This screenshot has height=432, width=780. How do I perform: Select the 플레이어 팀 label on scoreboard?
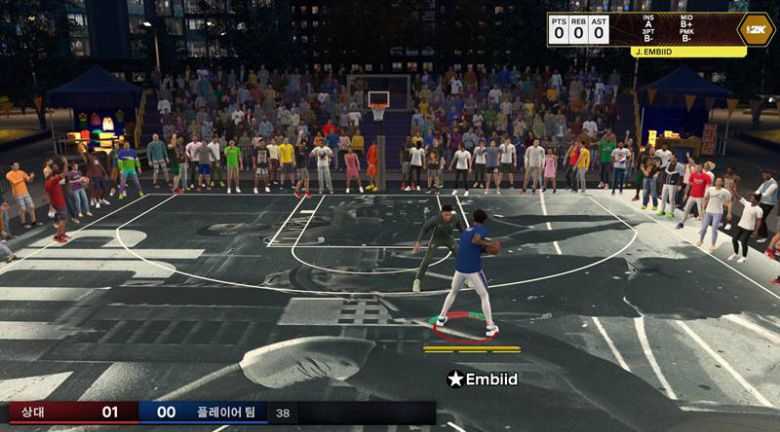(233, 412)
